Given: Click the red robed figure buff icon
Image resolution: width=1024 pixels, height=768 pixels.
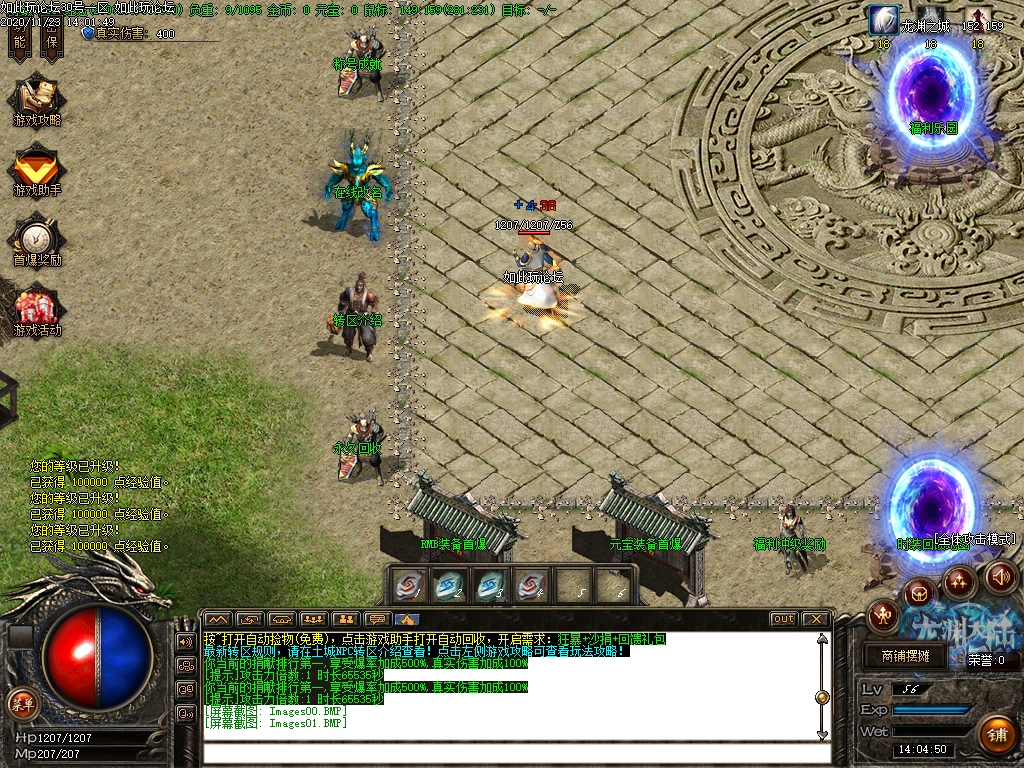Looking at the screenshot, I should (978, 20).
